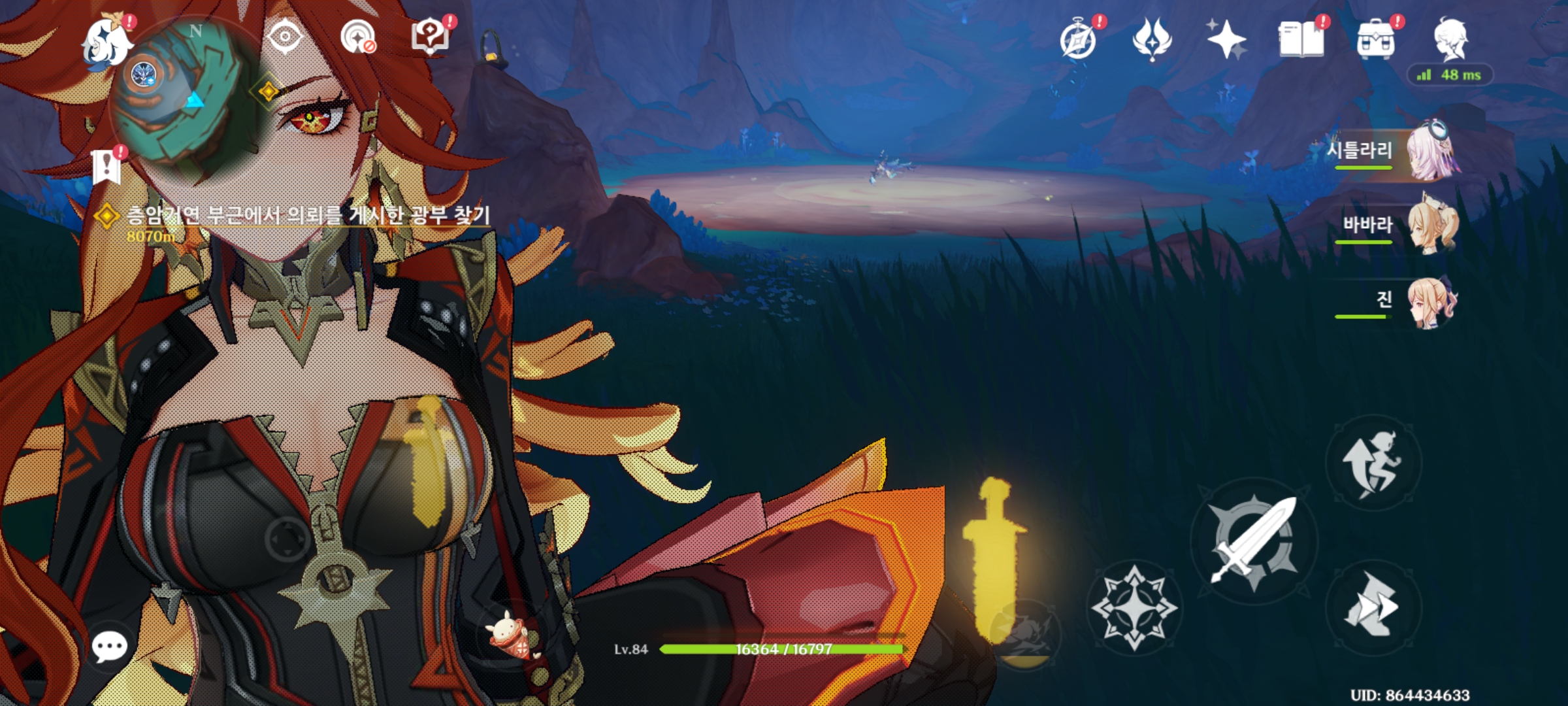Open the wish star icon
This screenshot has height=706, width=1568.
[x=1226, y=39]
